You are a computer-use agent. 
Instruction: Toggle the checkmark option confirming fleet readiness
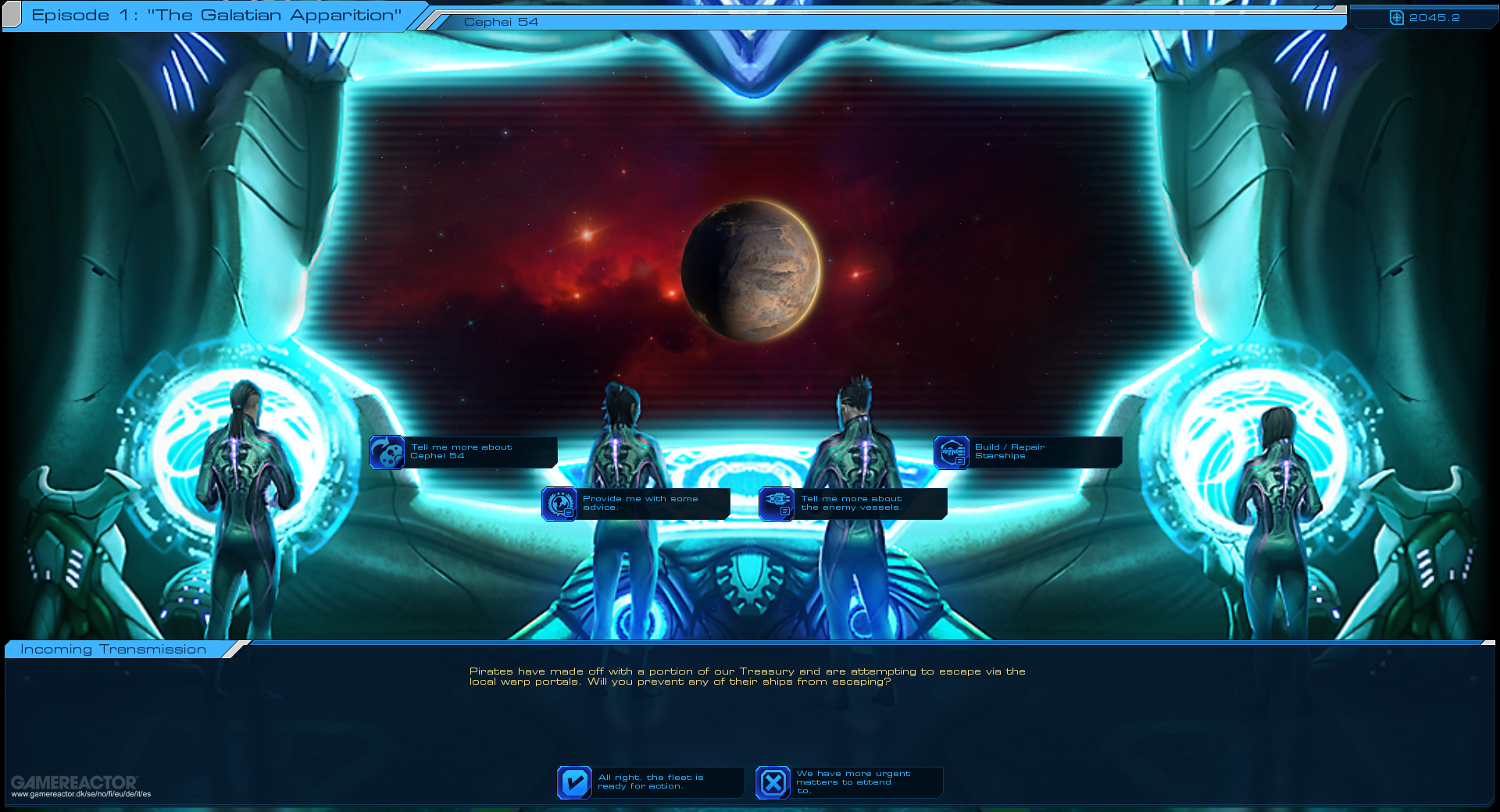[x=574, y=782]
